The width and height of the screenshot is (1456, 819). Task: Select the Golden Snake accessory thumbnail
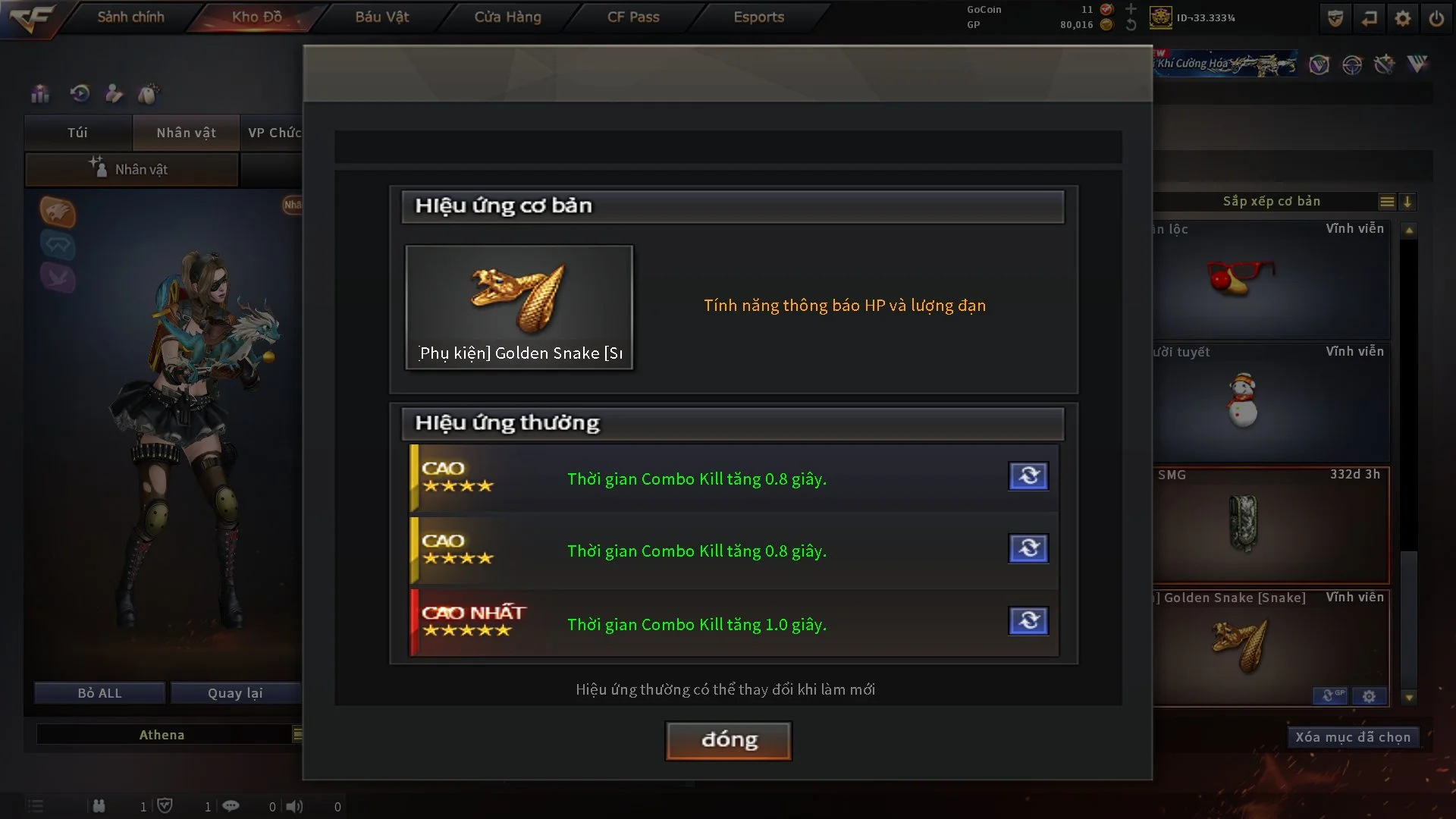[x=519, y=307]
